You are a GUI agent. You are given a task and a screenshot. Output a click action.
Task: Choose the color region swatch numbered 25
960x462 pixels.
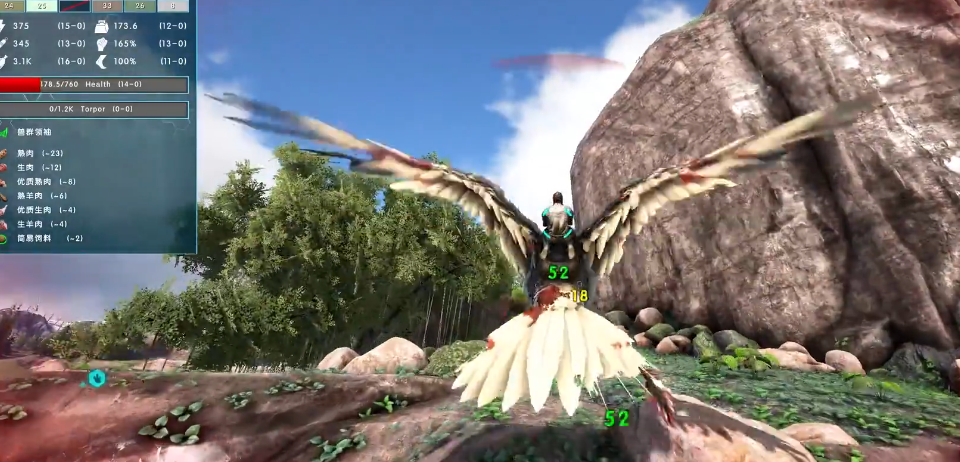click(x=41, y=6)
